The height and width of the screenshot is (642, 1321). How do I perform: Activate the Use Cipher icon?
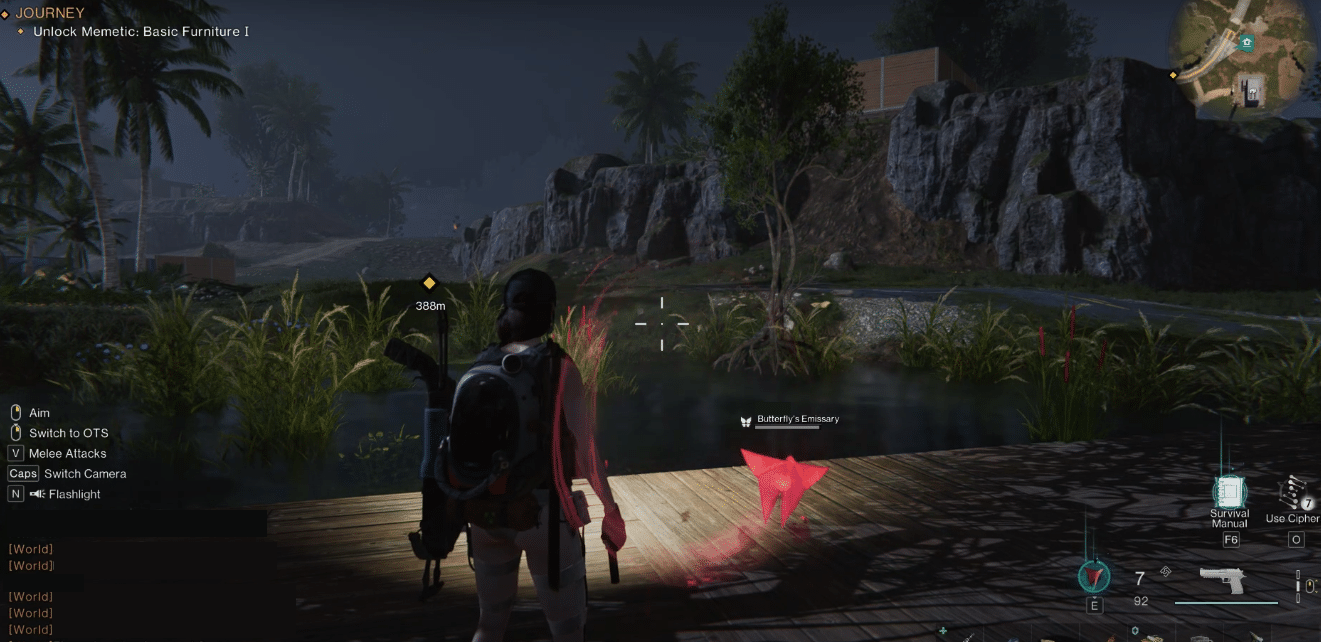(x=1295, y=493)
